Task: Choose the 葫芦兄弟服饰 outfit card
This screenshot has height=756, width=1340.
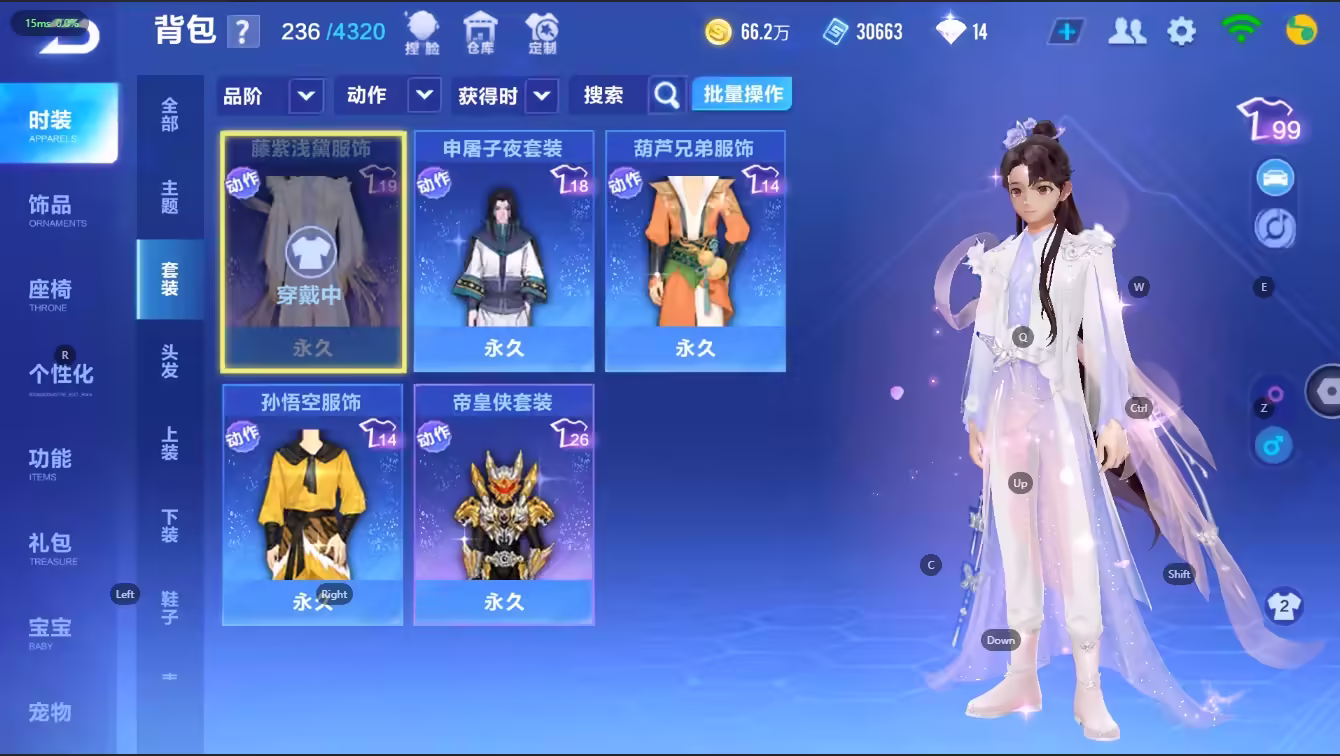Action: coord(695,250)
